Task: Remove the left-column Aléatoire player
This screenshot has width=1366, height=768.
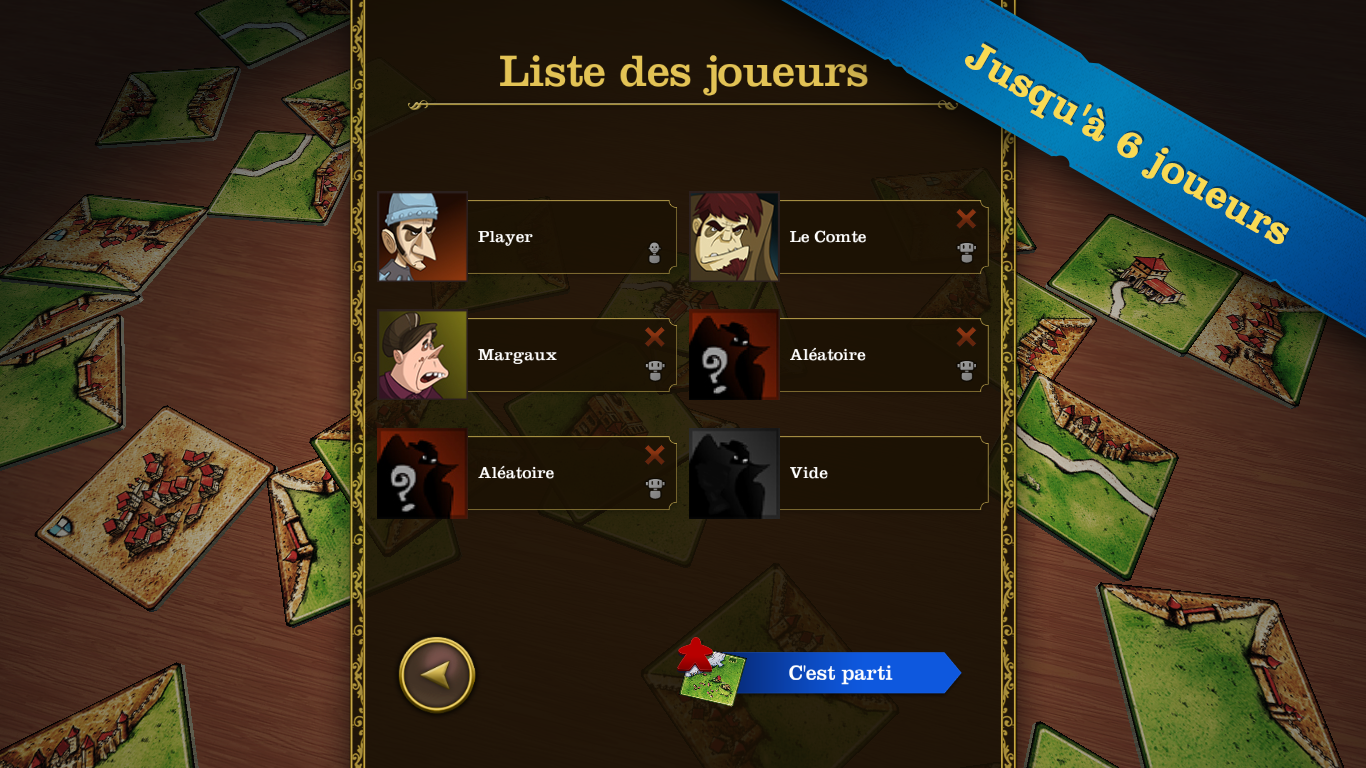Action: point(655,455)
